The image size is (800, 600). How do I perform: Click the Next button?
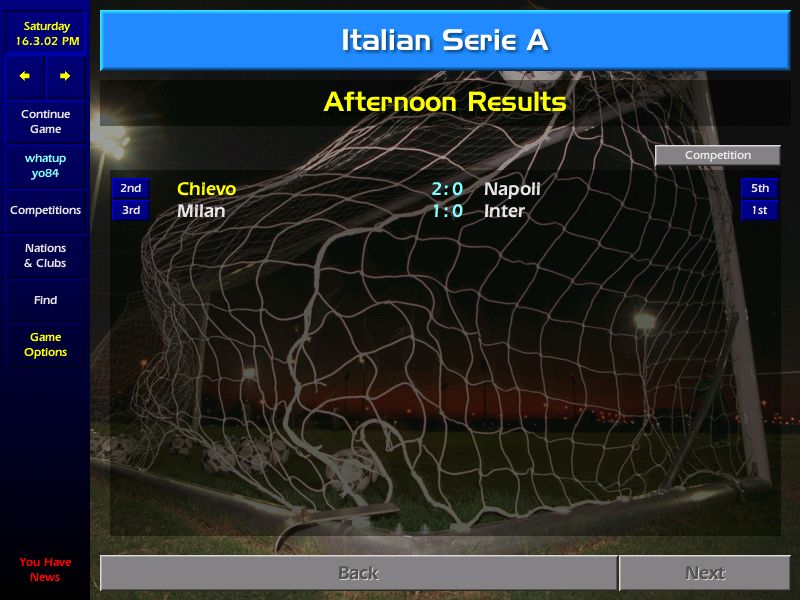click(x=704, y=573)
